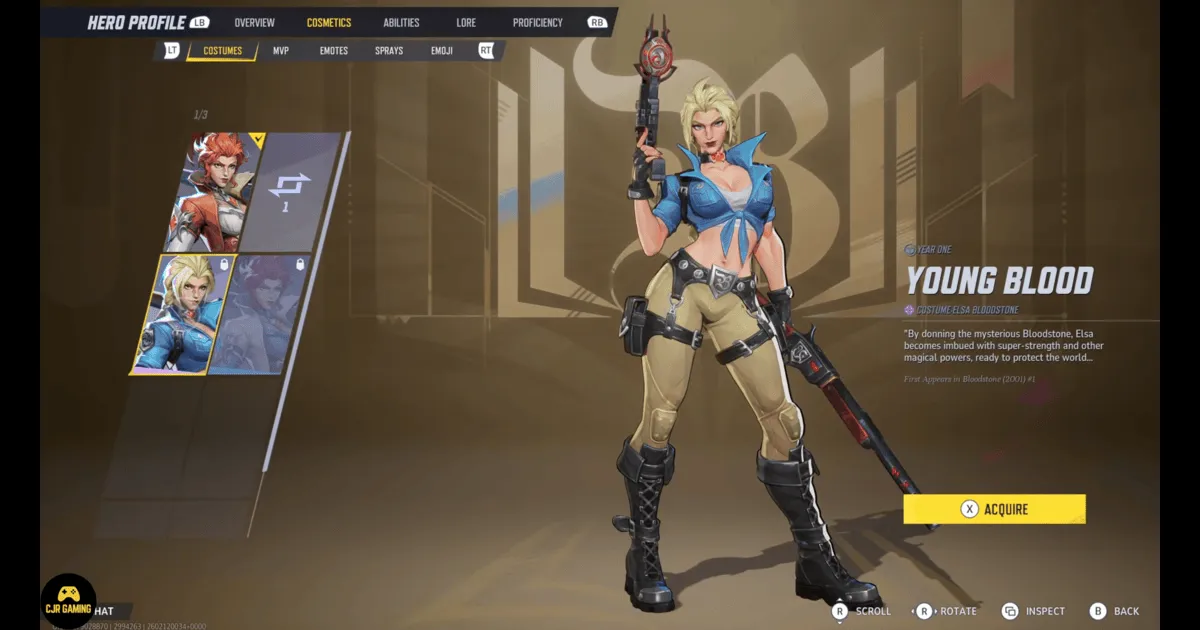Screen dimensions: 1200x630
Task: Acquire the Young Blood costume
Action: tap(994, 509)
